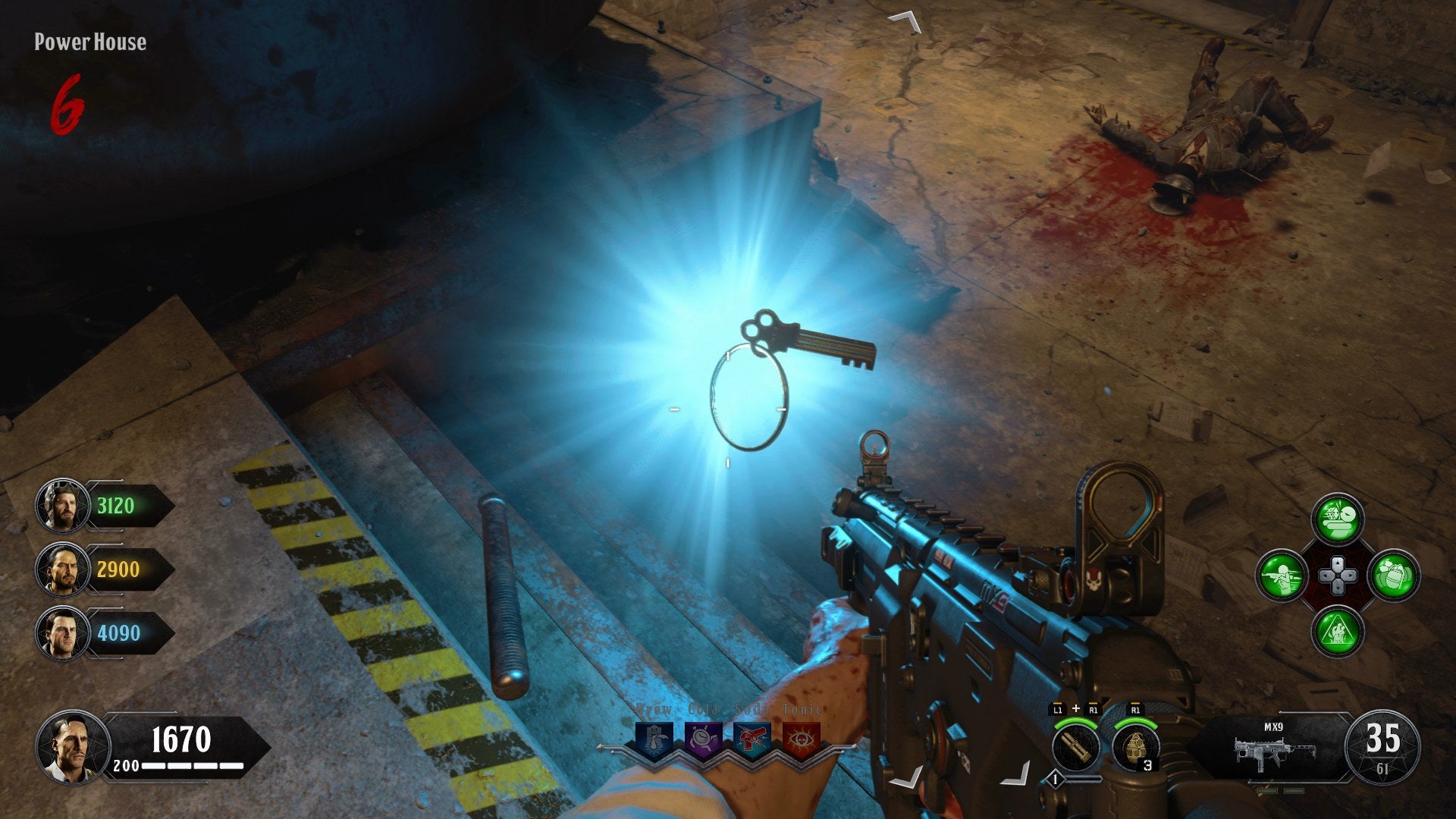This screenshot has width=1456, height=819.
Task: Expand the left arrow of the perk bar
Action: pos(601,747)
